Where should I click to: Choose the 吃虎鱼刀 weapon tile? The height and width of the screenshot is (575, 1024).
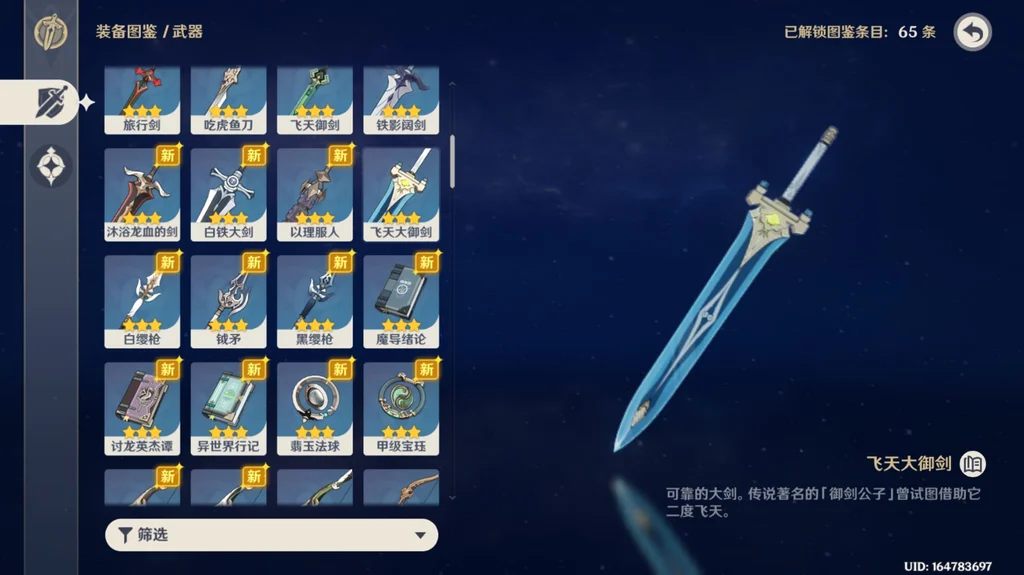[228, 100]
